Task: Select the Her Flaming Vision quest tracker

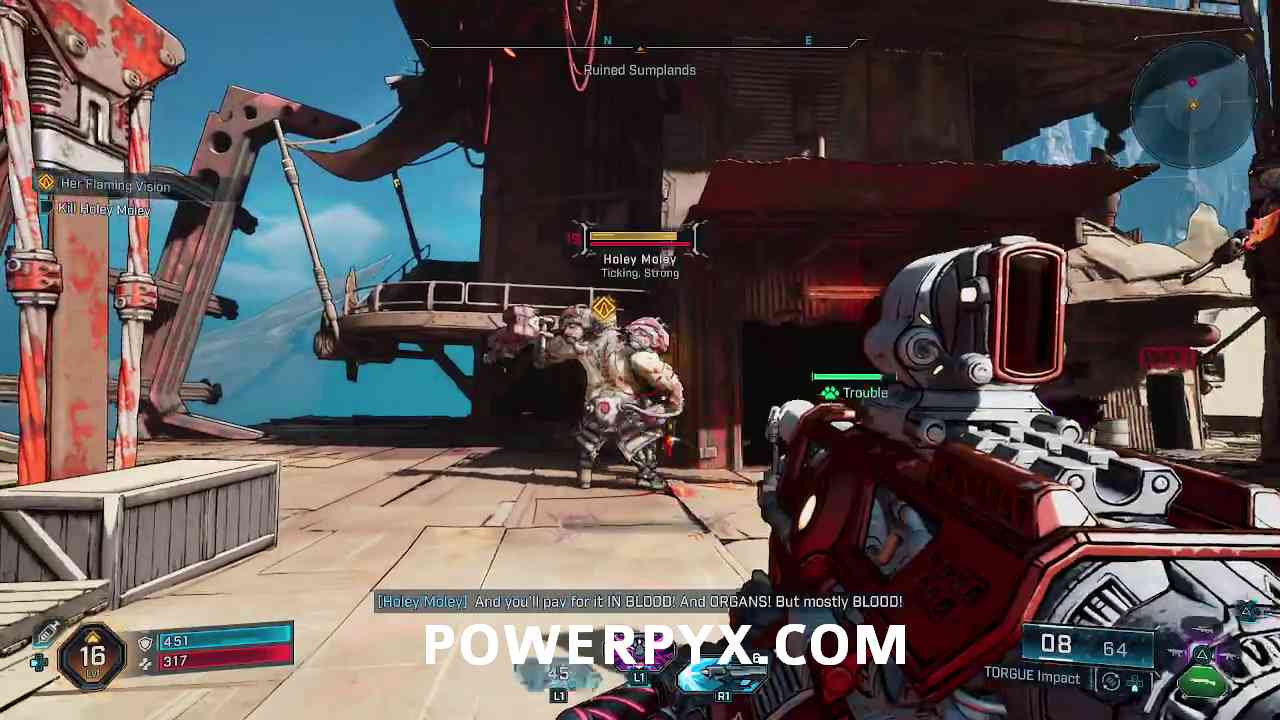Action: (114, 185)
